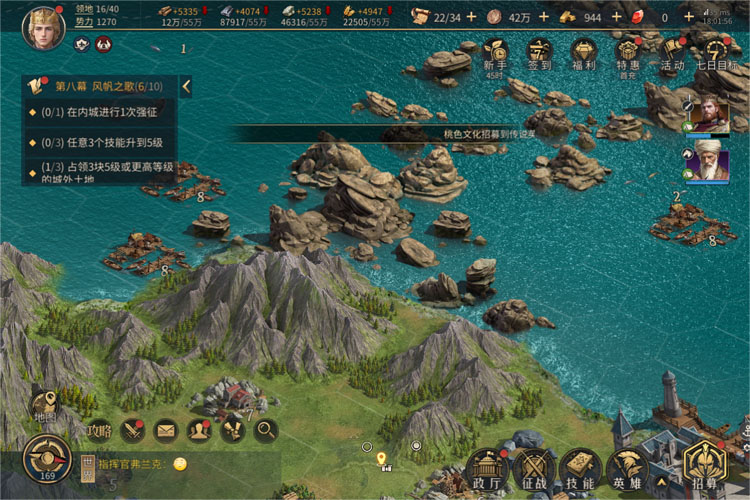The image size is (750, 500).
Task: Open the 地图 map button
Action: point(46,405)
